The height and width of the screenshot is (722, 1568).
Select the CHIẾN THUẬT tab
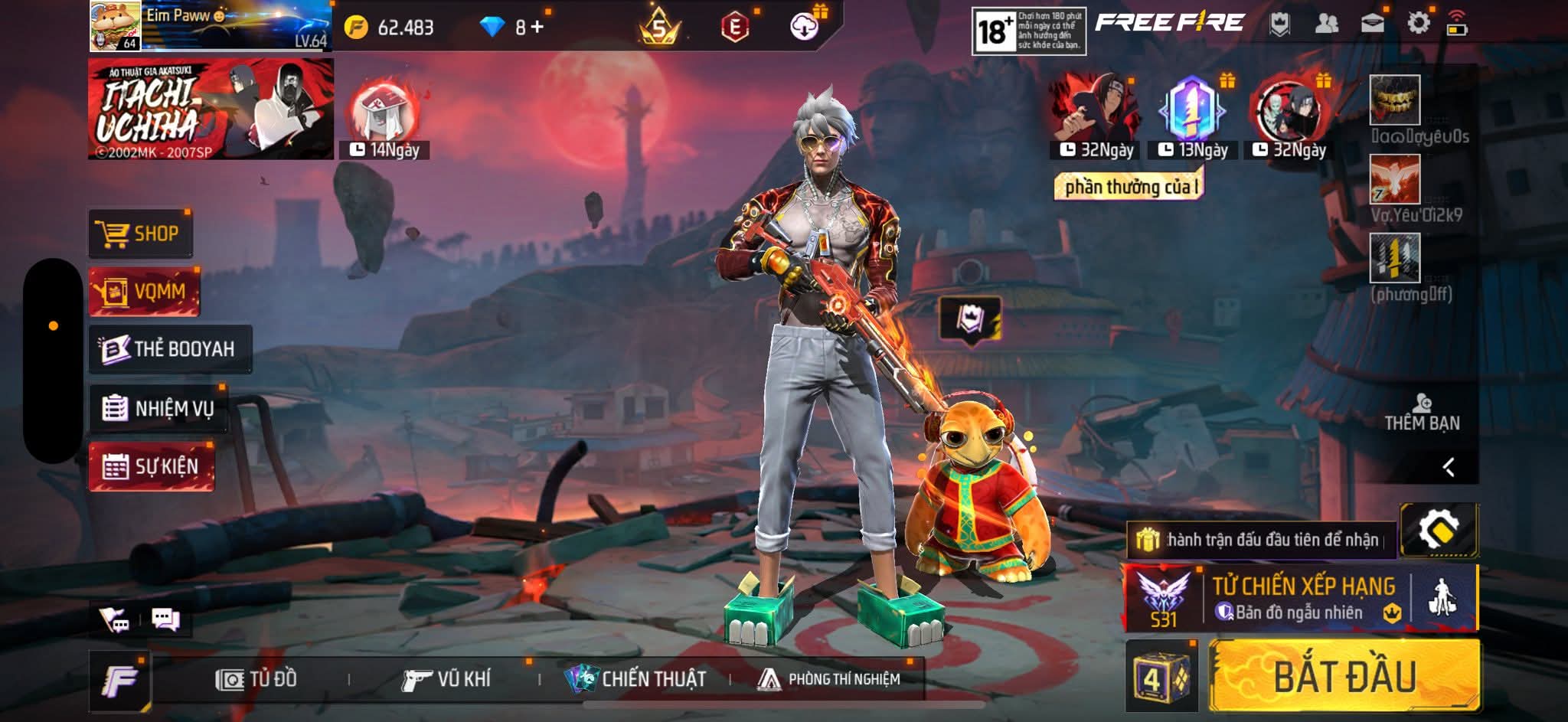pyautogui.click(x=636, y=679)
